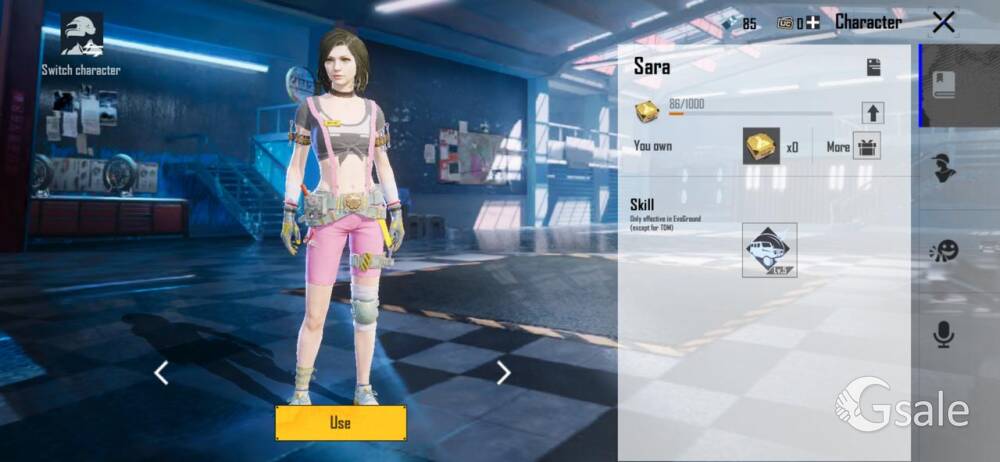
Task: Show the previous character with left arrow
Action: tap(161, 373)
